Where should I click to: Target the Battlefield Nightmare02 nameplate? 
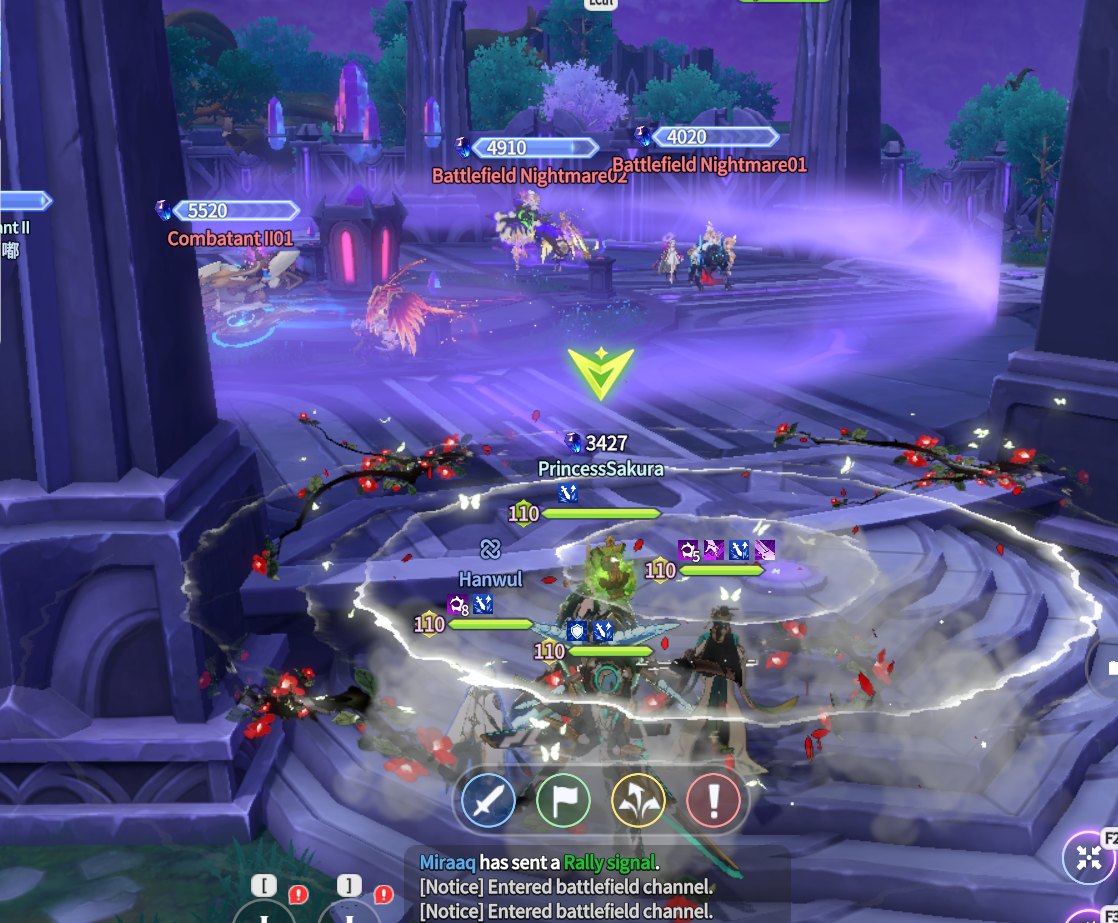point(529,176)
